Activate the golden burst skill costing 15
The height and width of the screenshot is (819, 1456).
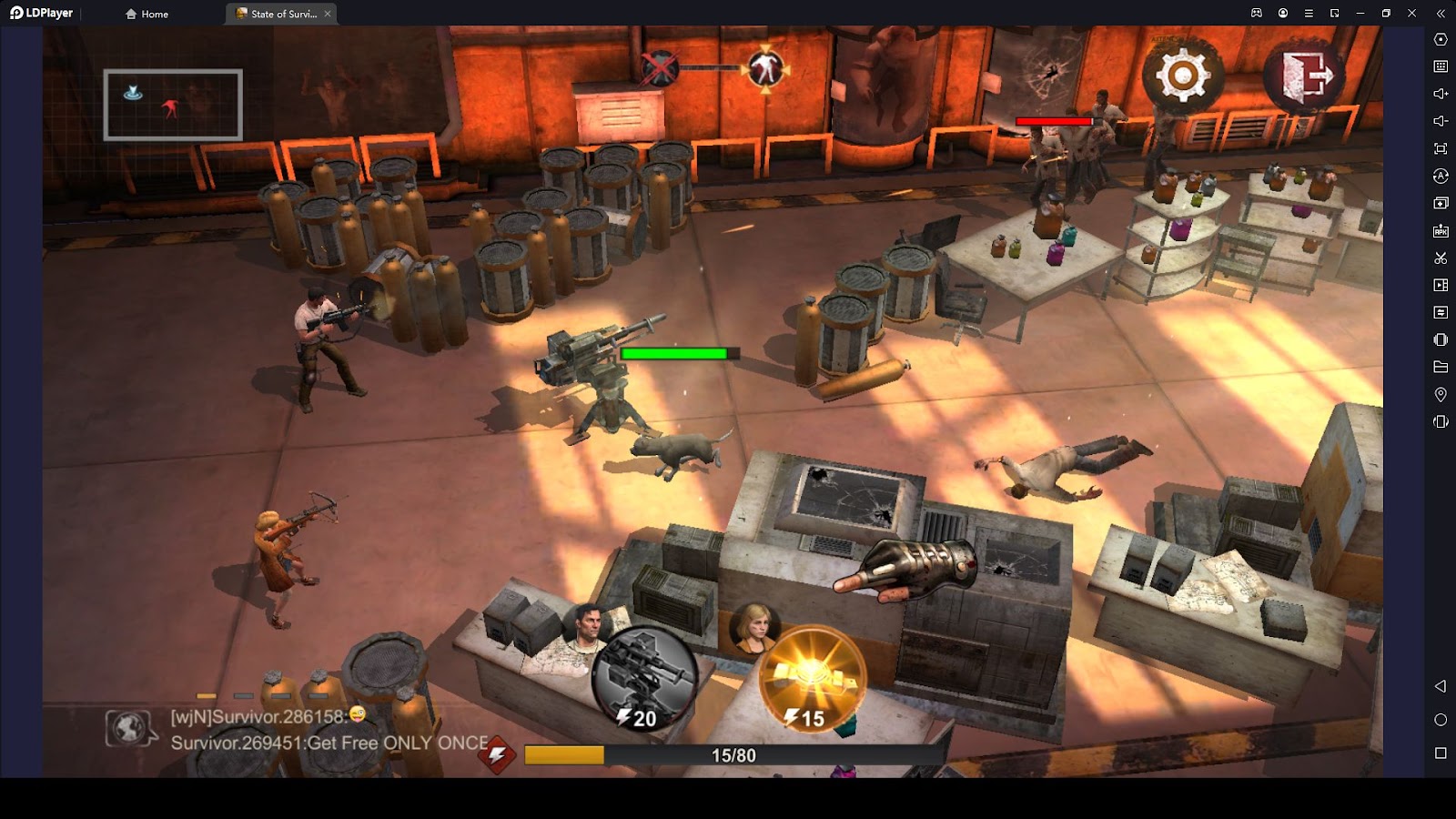811,679
